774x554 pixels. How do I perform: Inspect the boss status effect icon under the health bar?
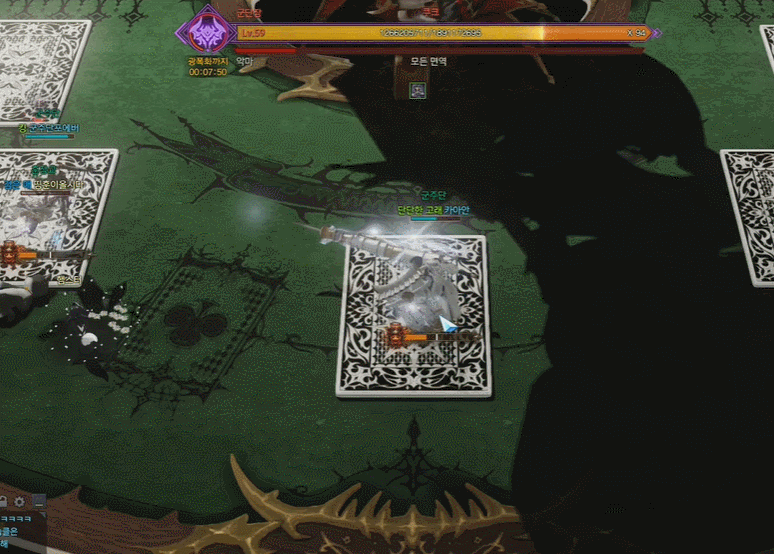pos(418,91)
